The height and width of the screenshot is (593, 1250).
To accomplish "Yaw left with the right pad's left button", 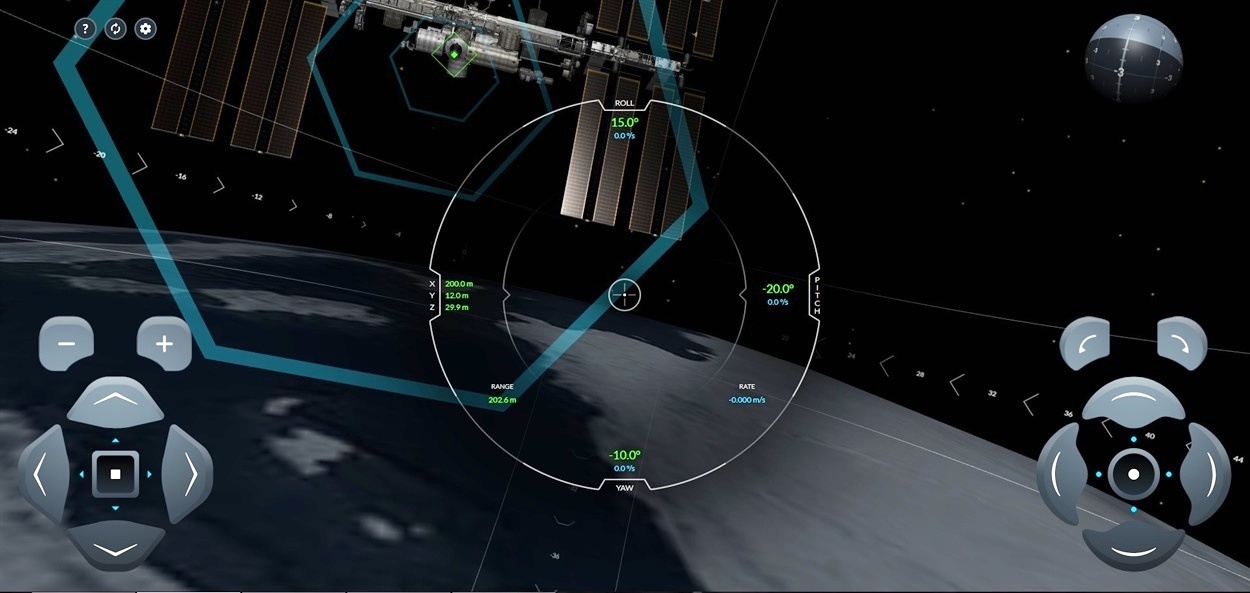I will [x=1060, y=474].
